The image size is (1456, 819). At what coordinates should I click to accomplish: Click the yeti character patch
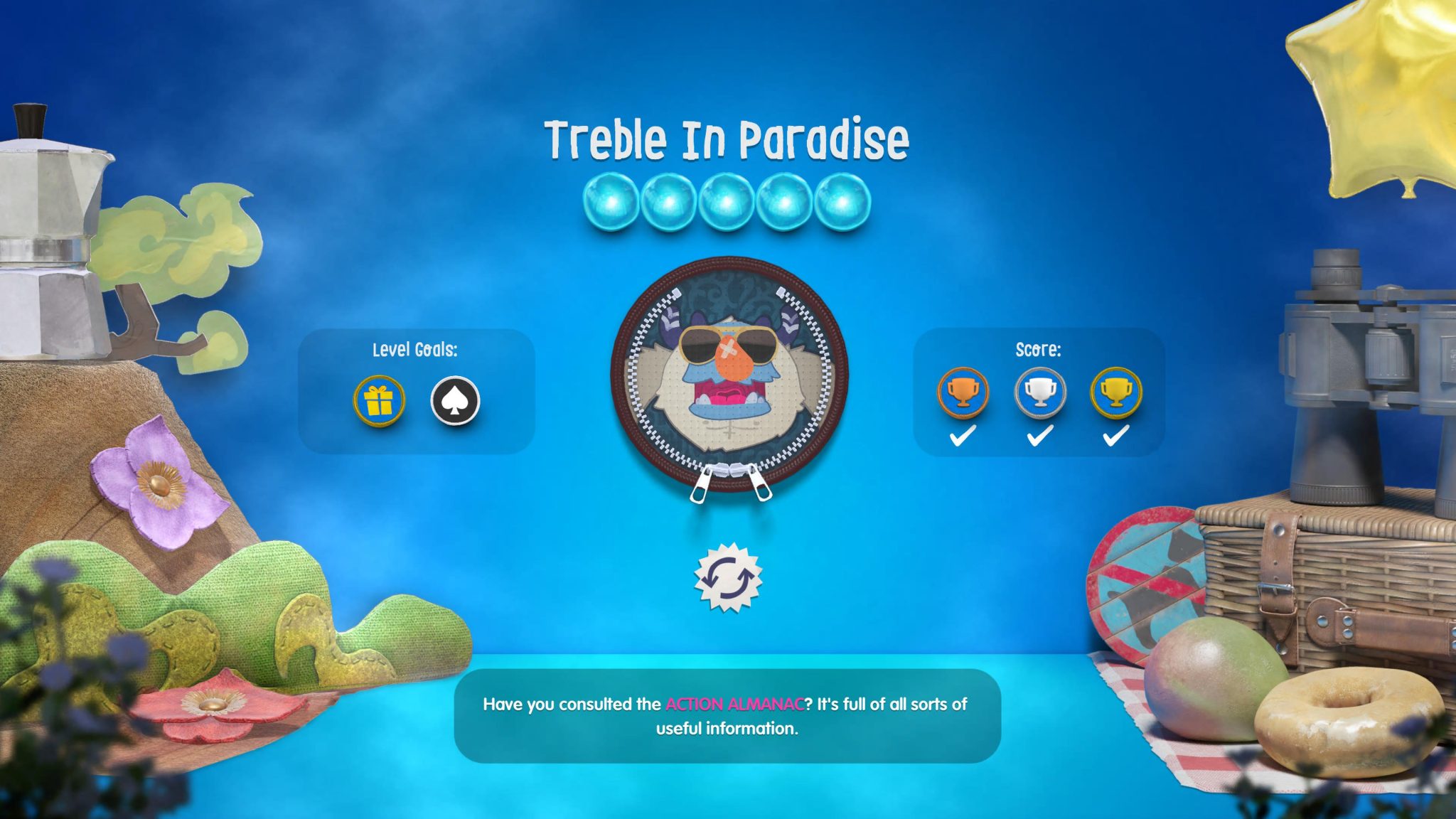click(x=728, y=375)
